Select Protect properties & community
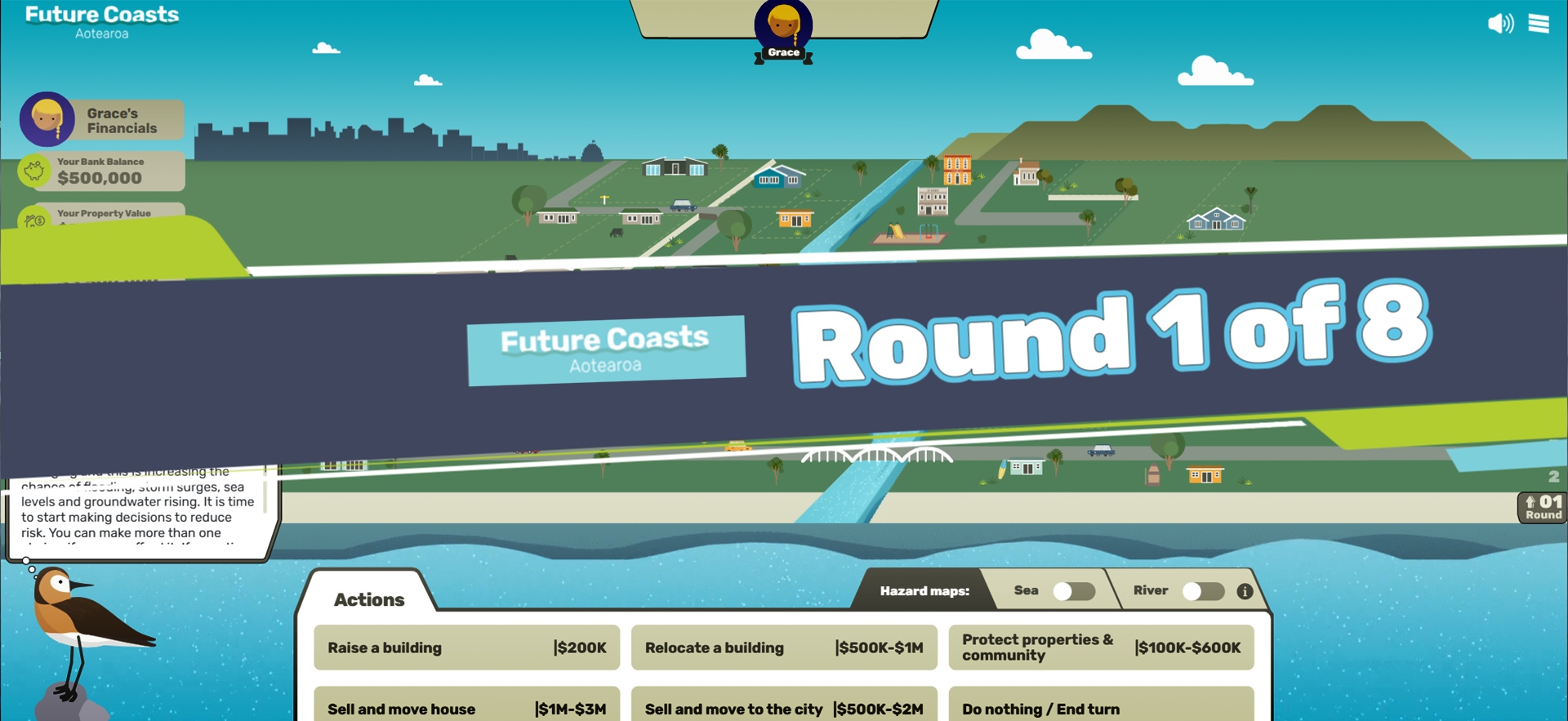 click(x=1101, y=648)
